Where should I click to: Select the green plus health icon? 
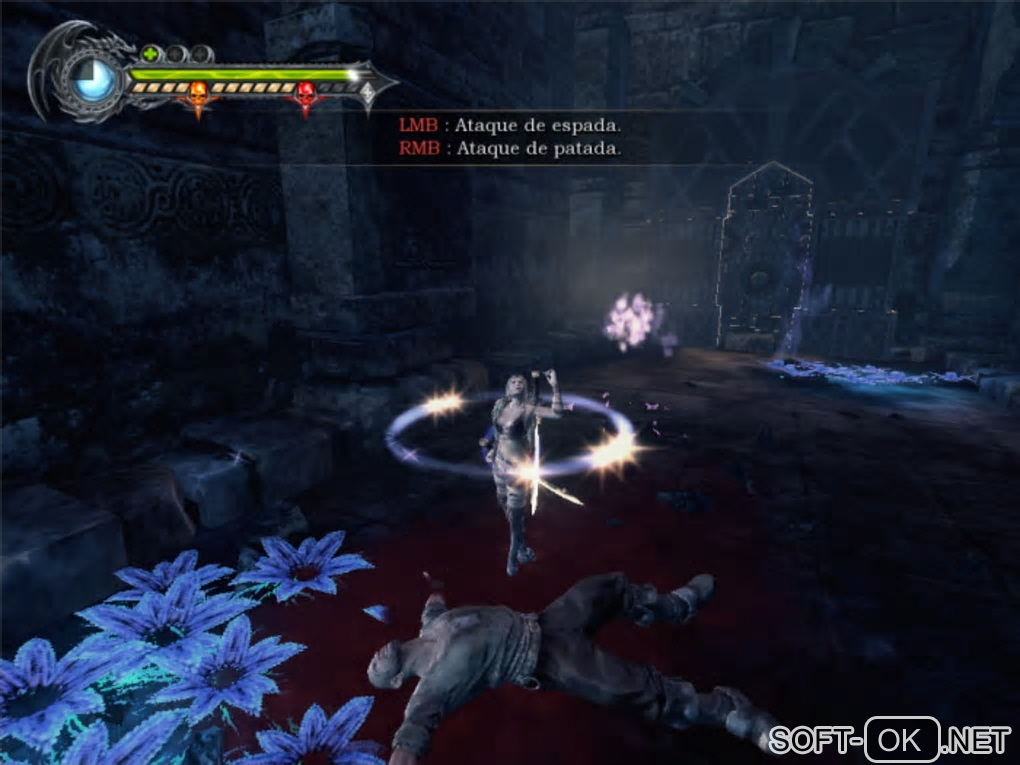coord(150,54)
